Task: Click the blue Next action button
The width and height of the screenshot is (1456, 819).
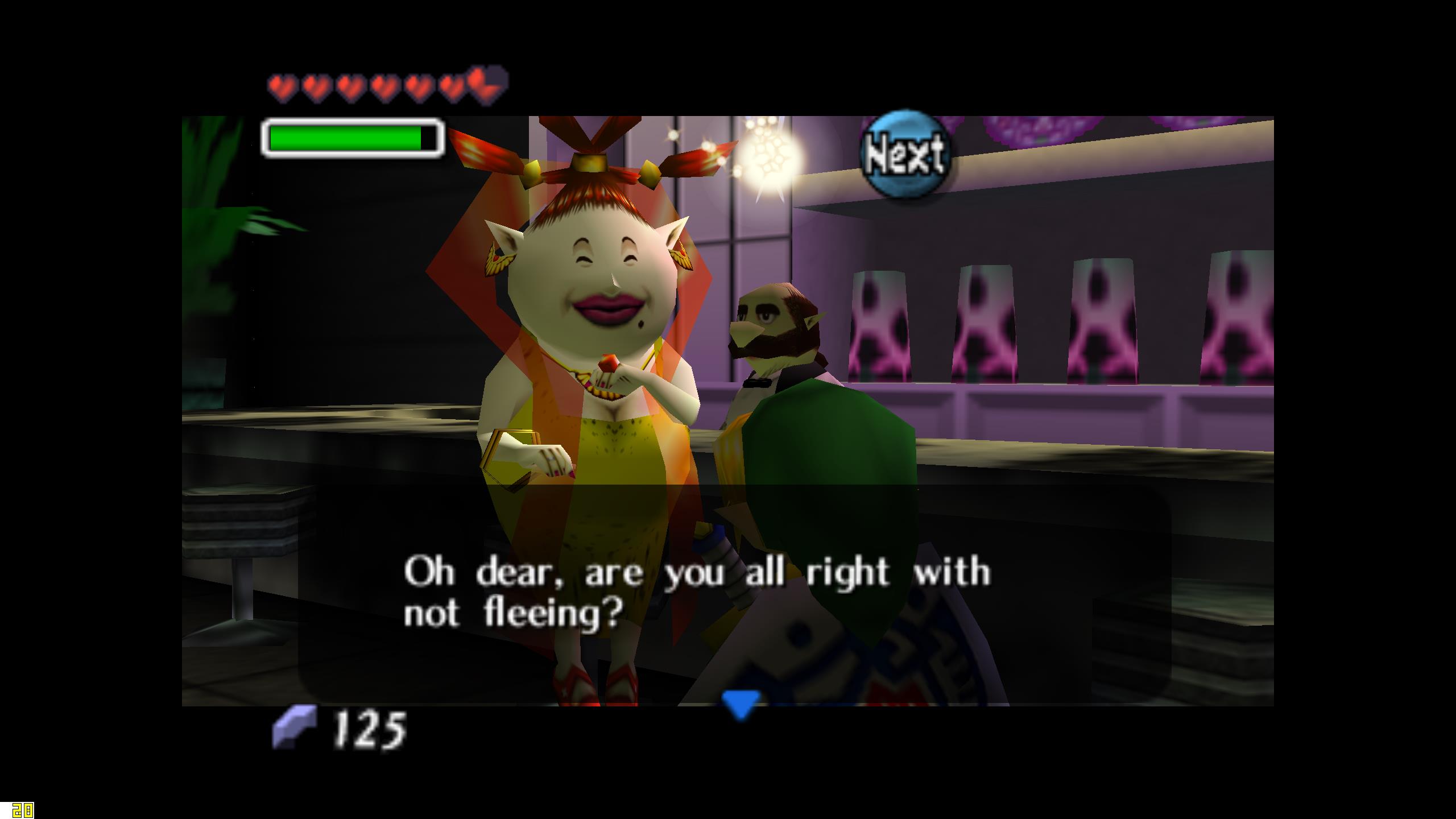Action: (x=905, y=154)
